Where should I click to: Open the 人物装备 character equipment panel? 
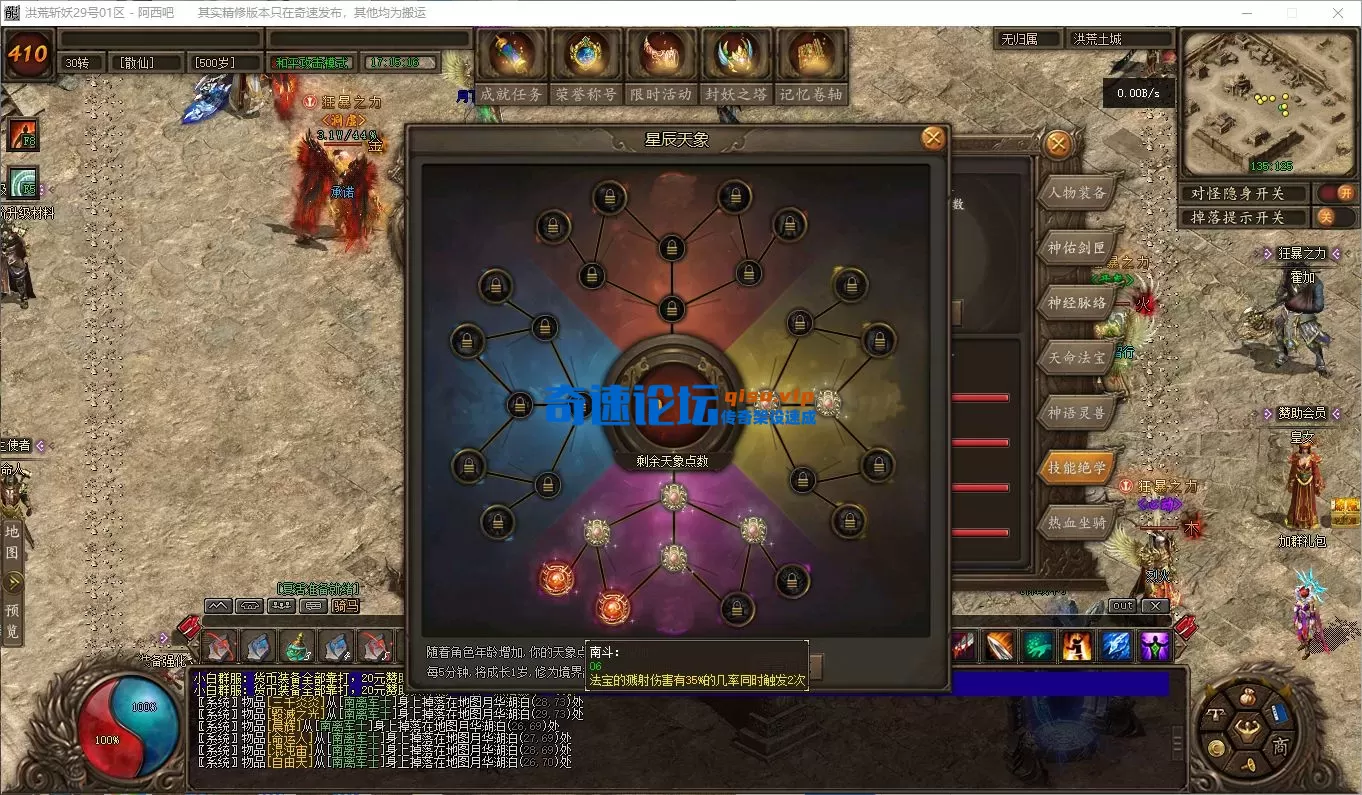point(1077,193)
